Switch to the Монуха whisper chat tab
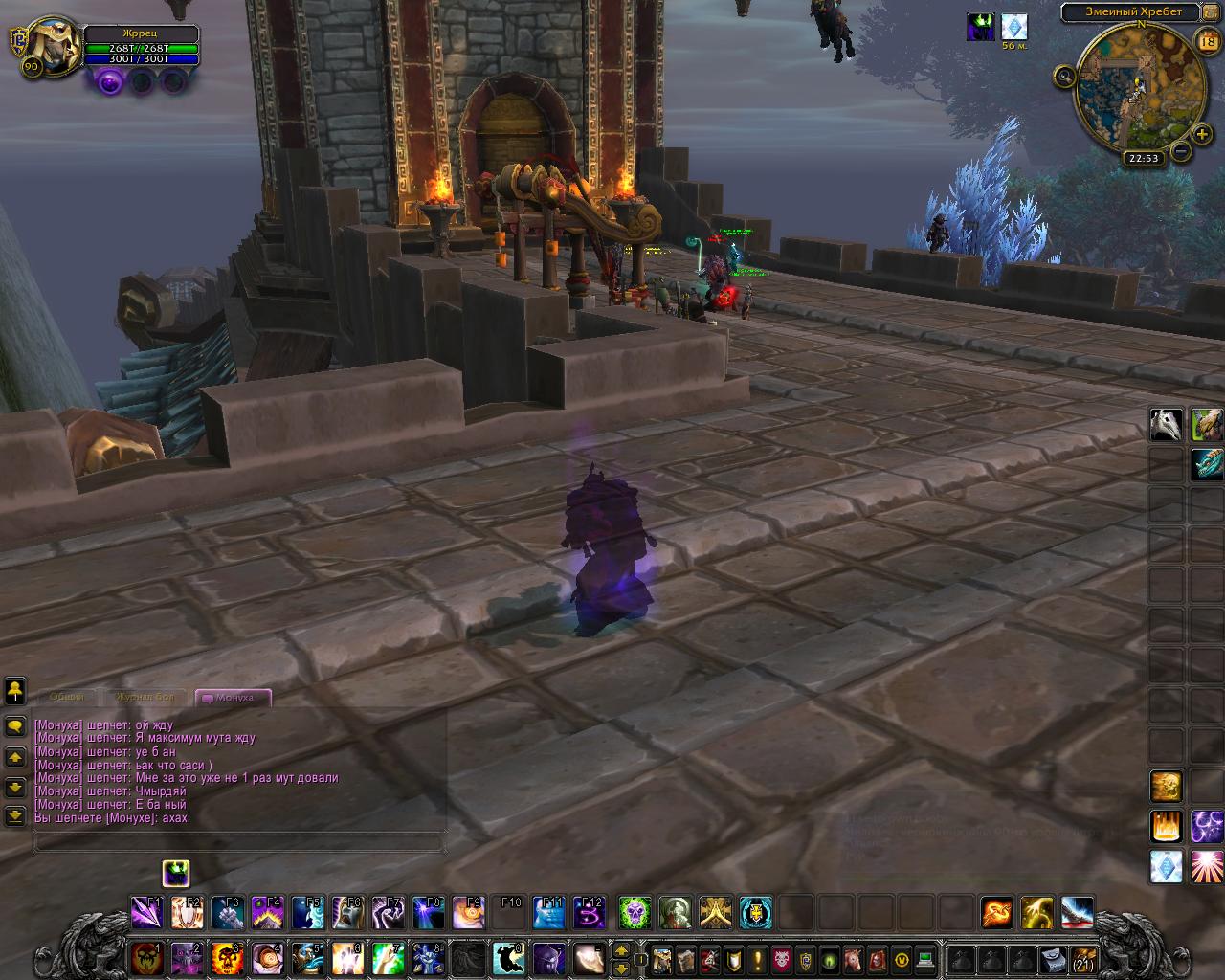 point(233,698)
